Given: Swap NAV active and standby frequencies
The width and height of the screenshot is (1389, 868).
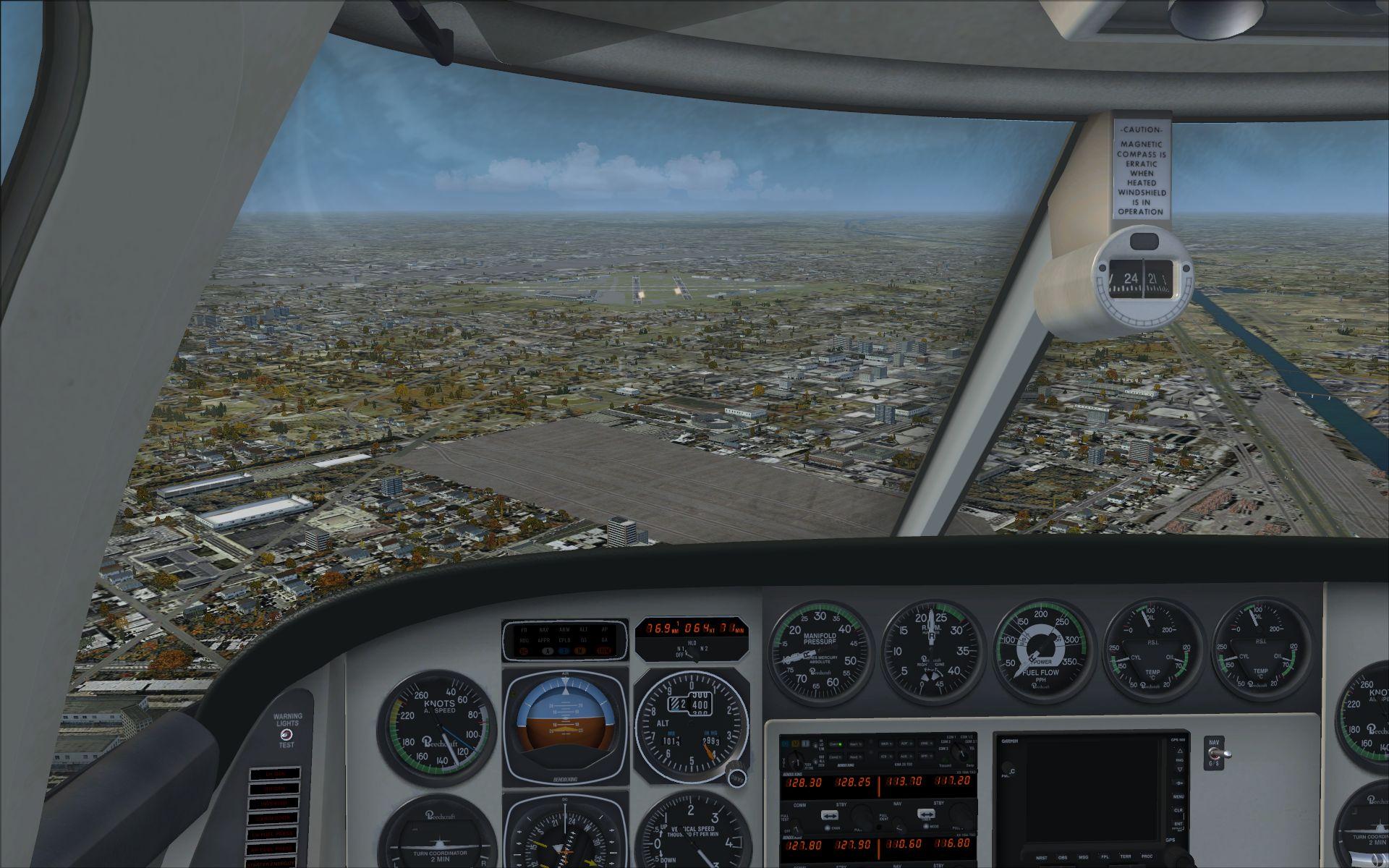Looking at the screenshot, I should [x=927, y=815].
